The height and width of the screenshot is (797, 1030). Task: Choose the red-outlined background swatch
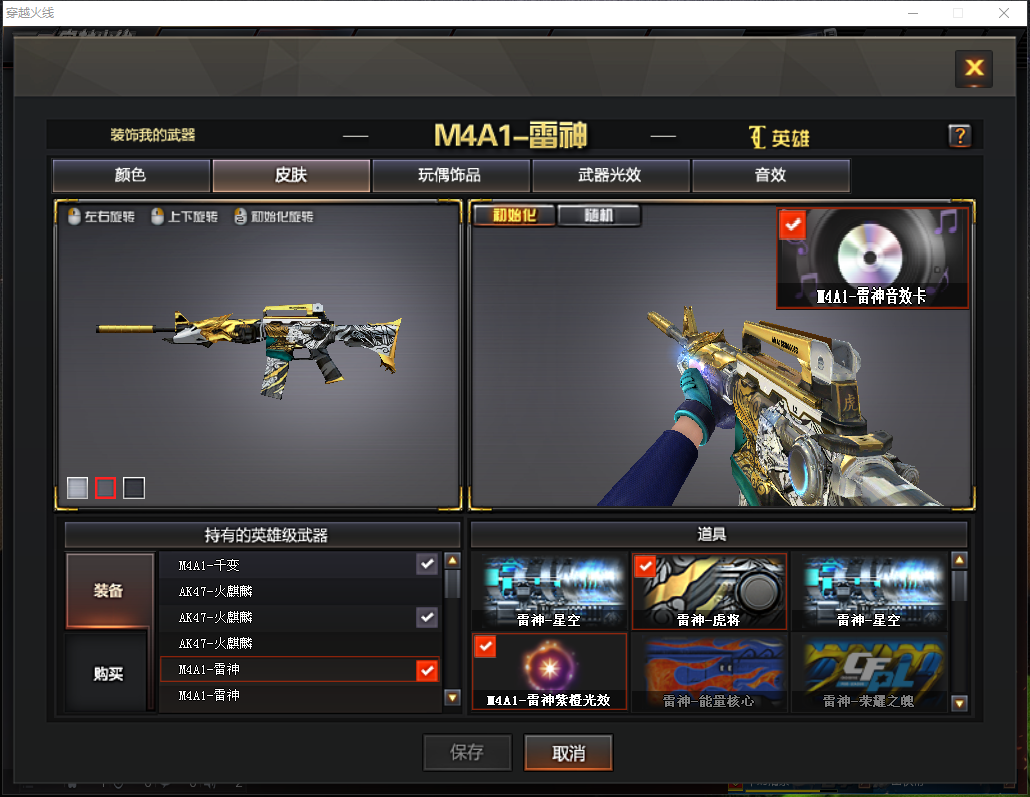click(x=105, y=488)
